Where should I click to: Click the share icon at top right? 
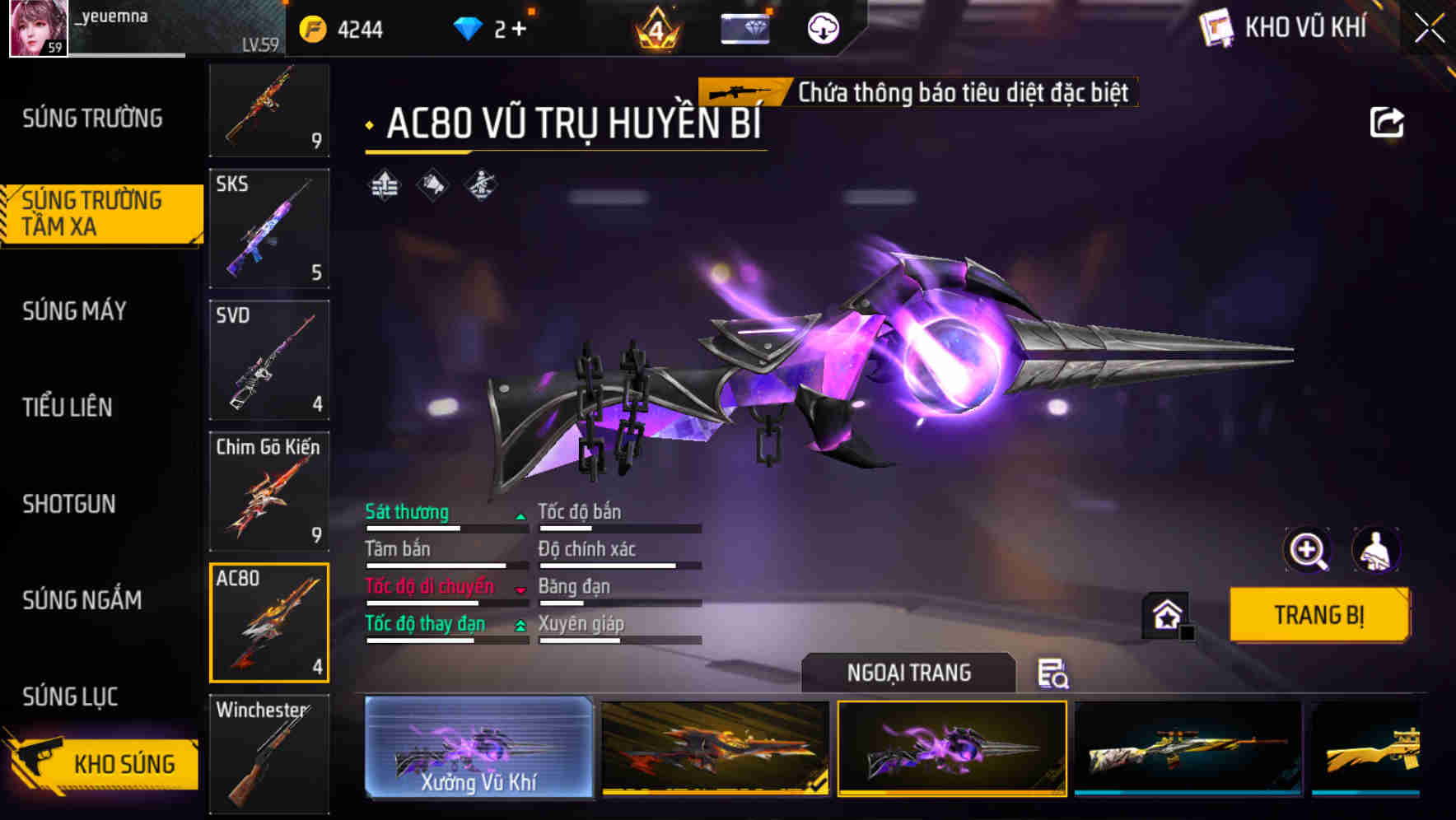(1388, 122)
